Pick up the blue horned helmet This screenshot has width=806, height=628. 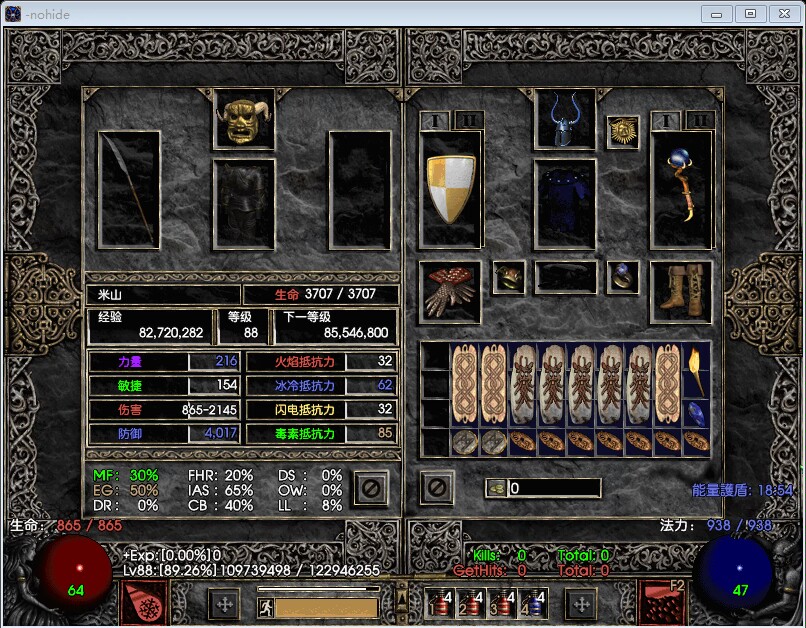click(x=566, y=119)
